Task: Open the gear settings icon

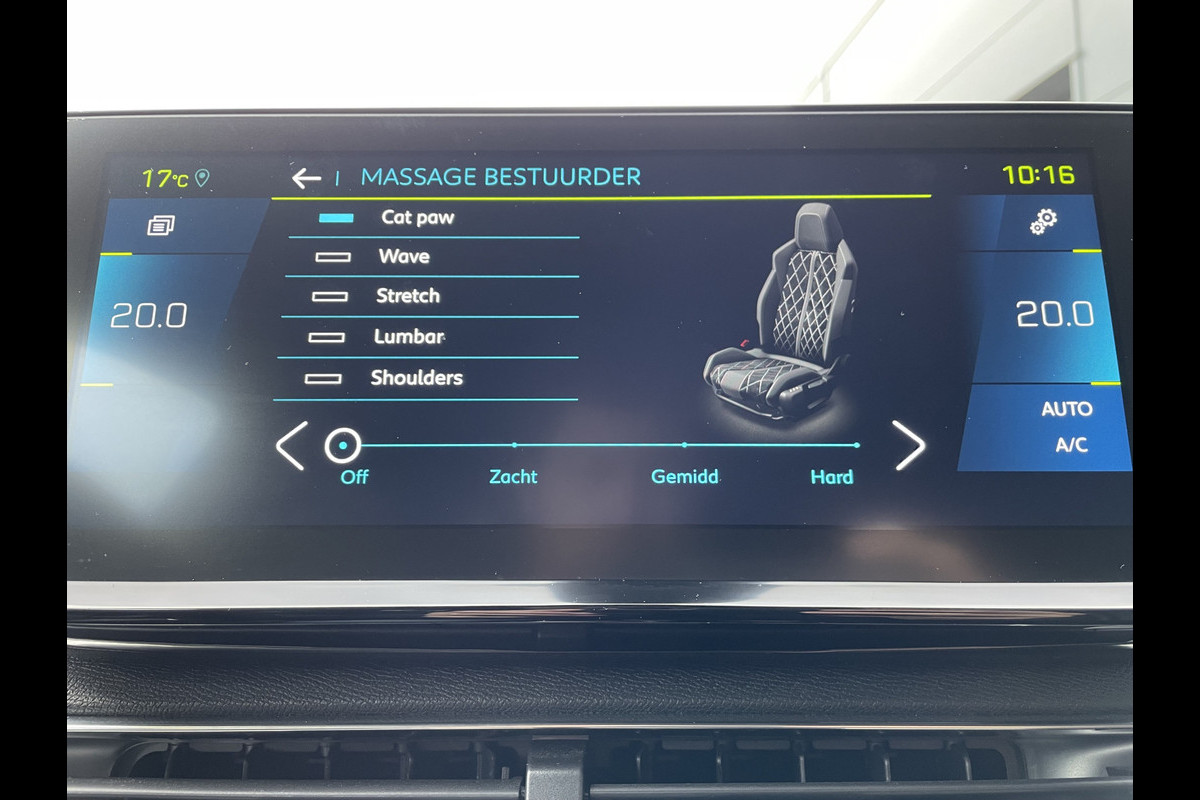Action: (x=1044, y=222)
